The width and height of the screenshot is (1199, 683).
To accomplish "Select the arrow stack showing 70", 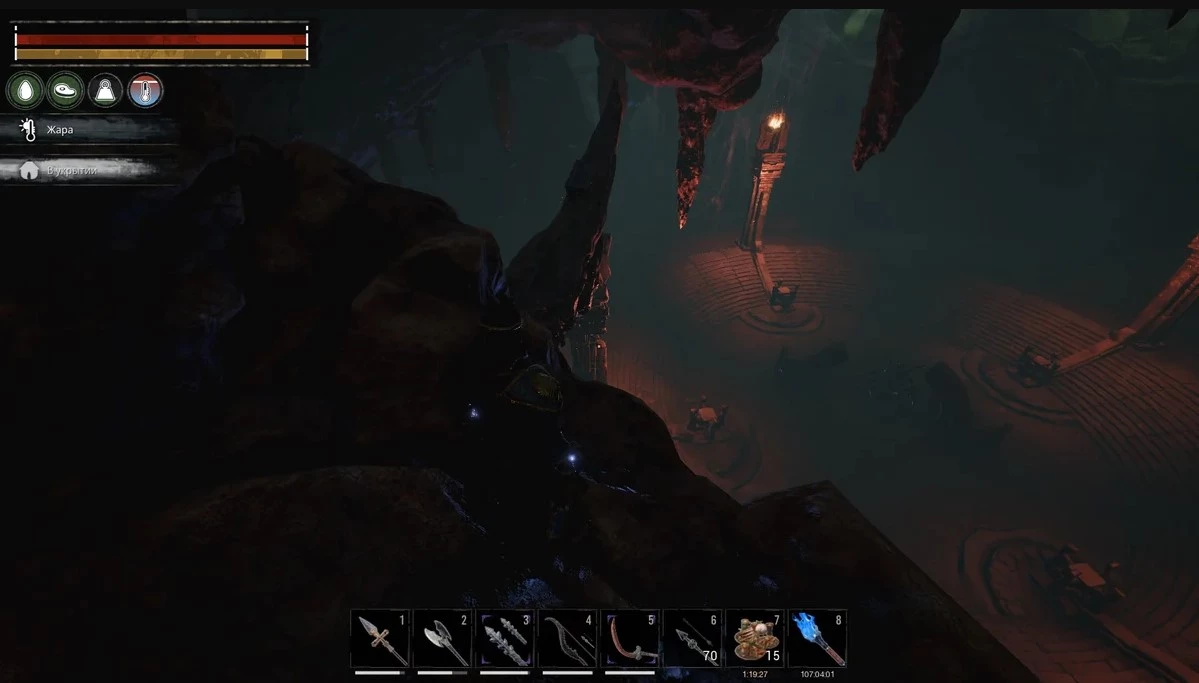I will [692, 638].
